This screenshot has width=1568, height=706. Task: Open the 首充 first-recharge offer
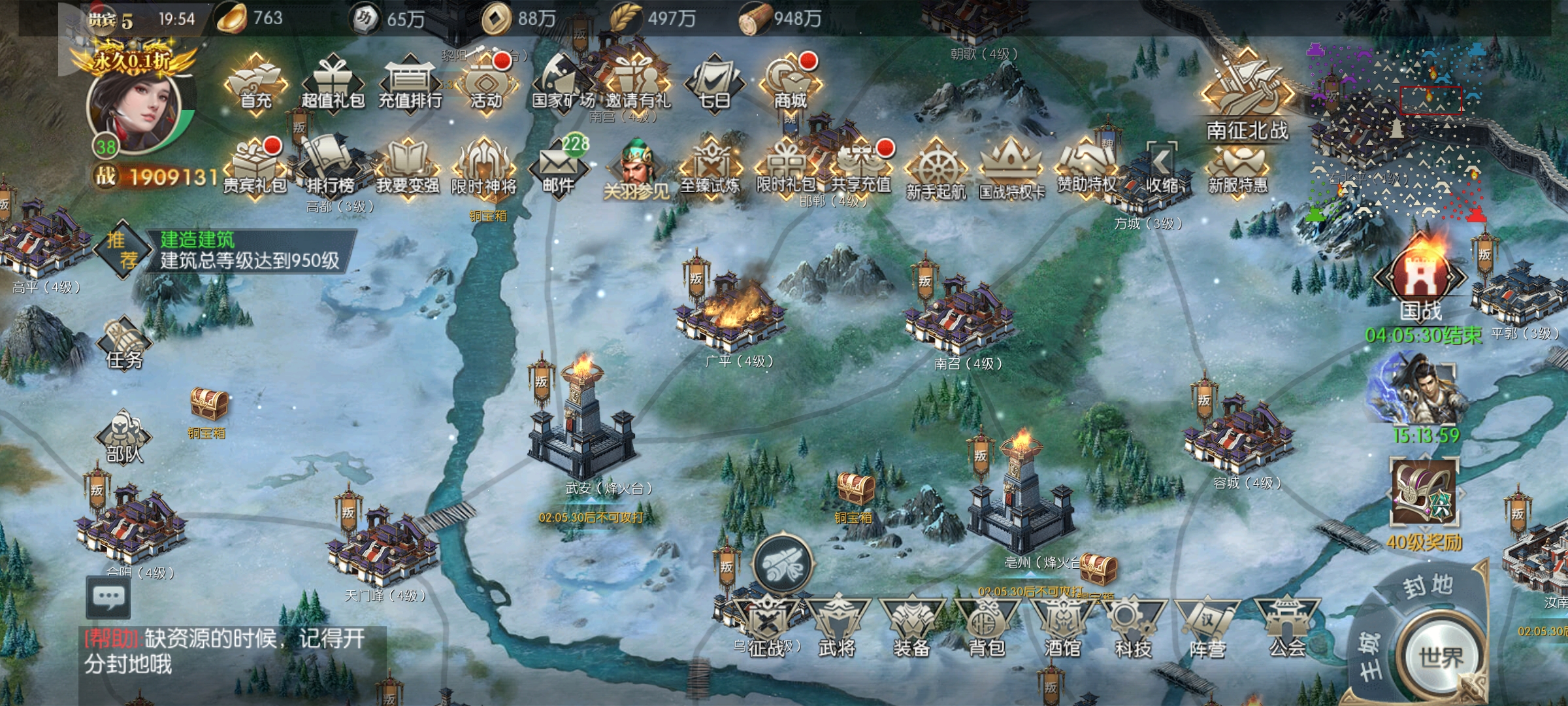pos(255,85)
